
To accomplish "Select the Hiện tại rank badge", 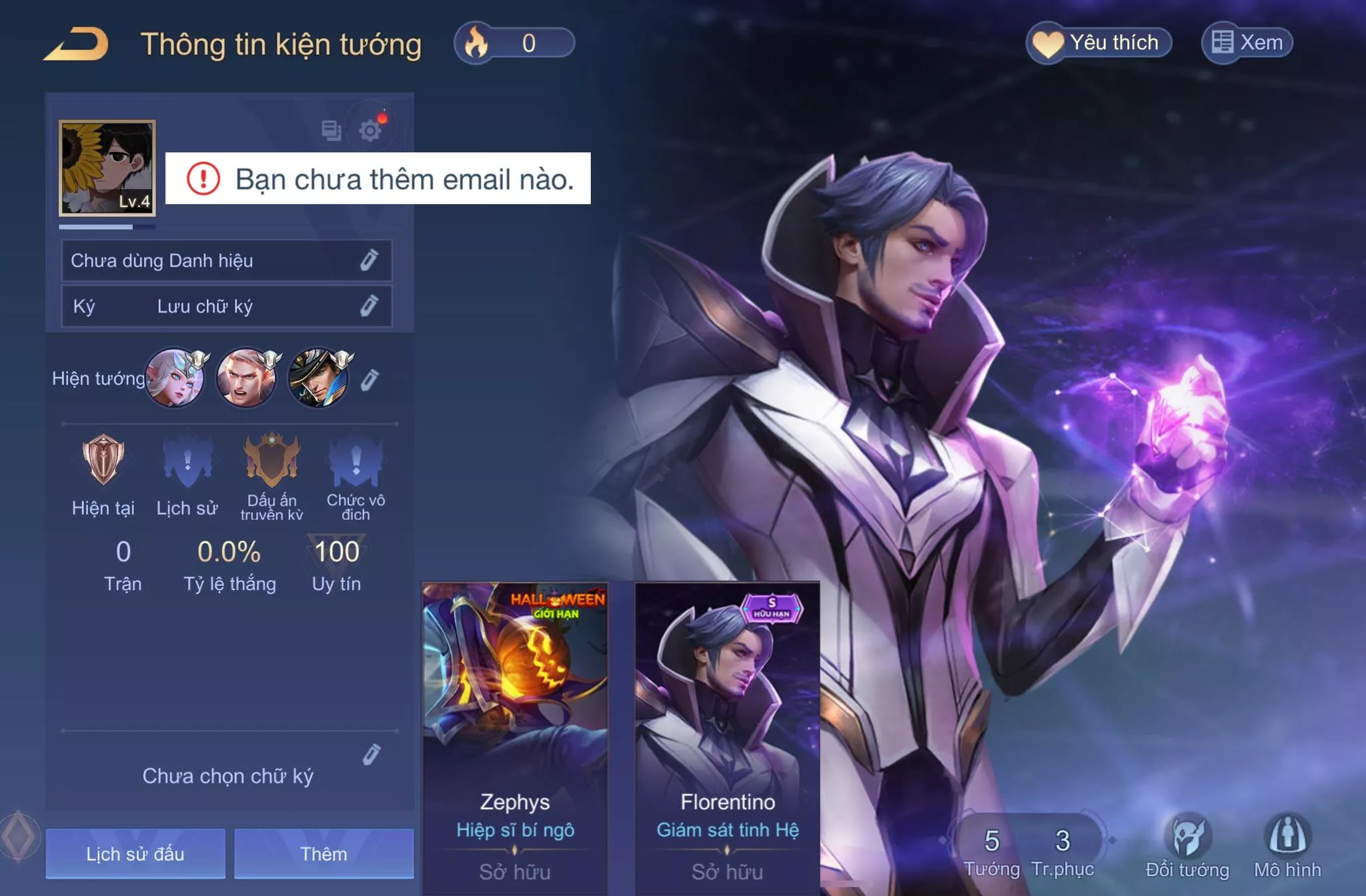I will [x=103, y=461].
